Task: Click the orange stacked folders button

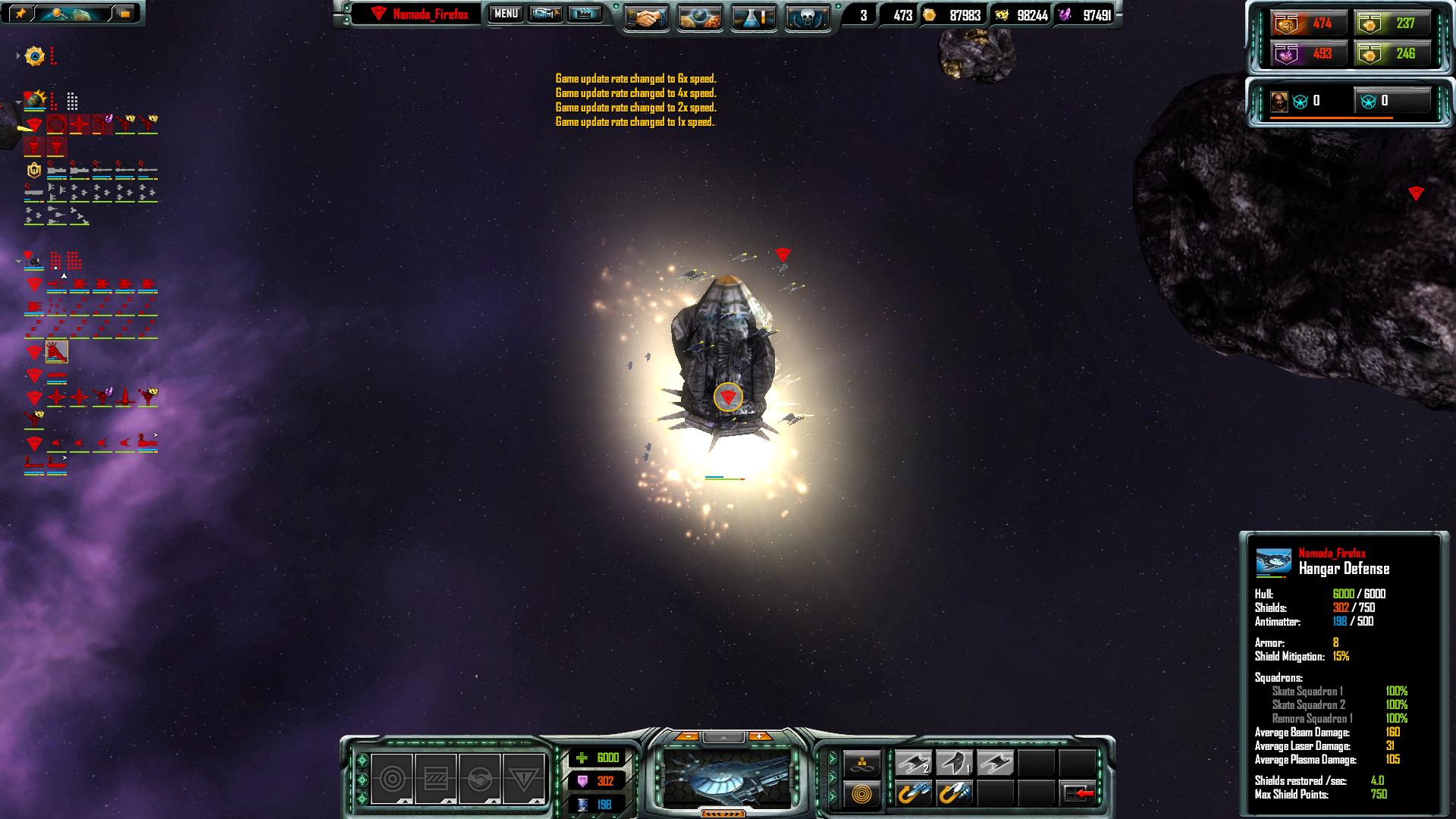Action: pos(124,13)
